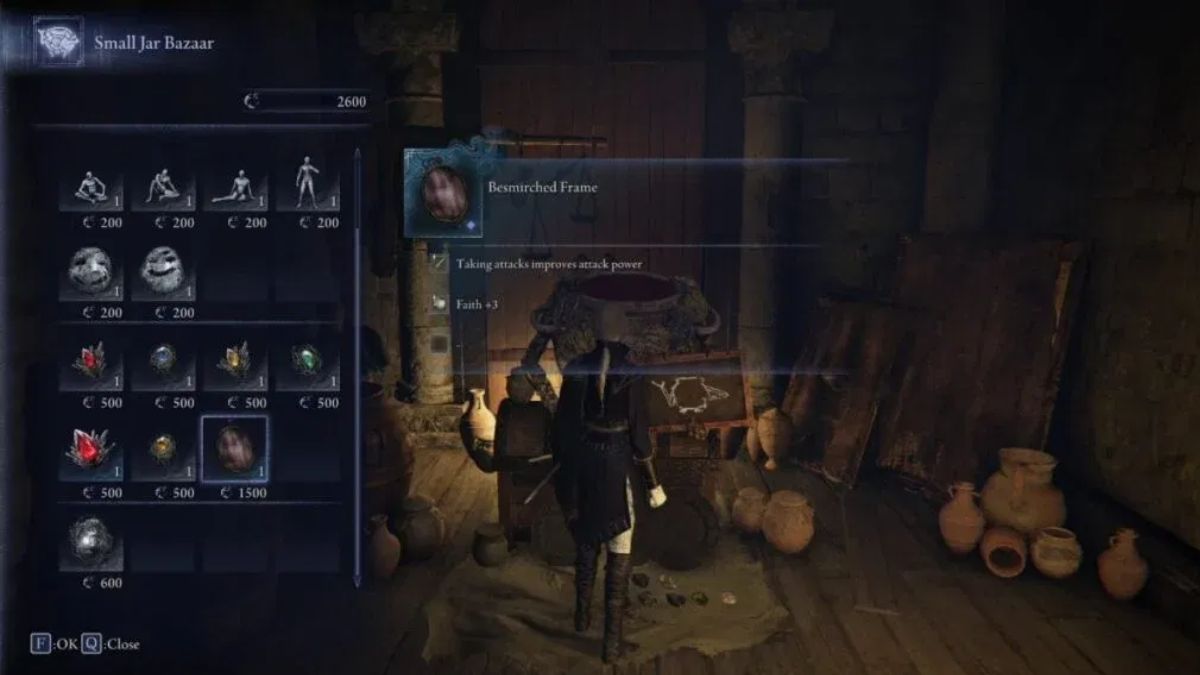
Task: Select the smiling stone face item
Action: pos(163,272)
